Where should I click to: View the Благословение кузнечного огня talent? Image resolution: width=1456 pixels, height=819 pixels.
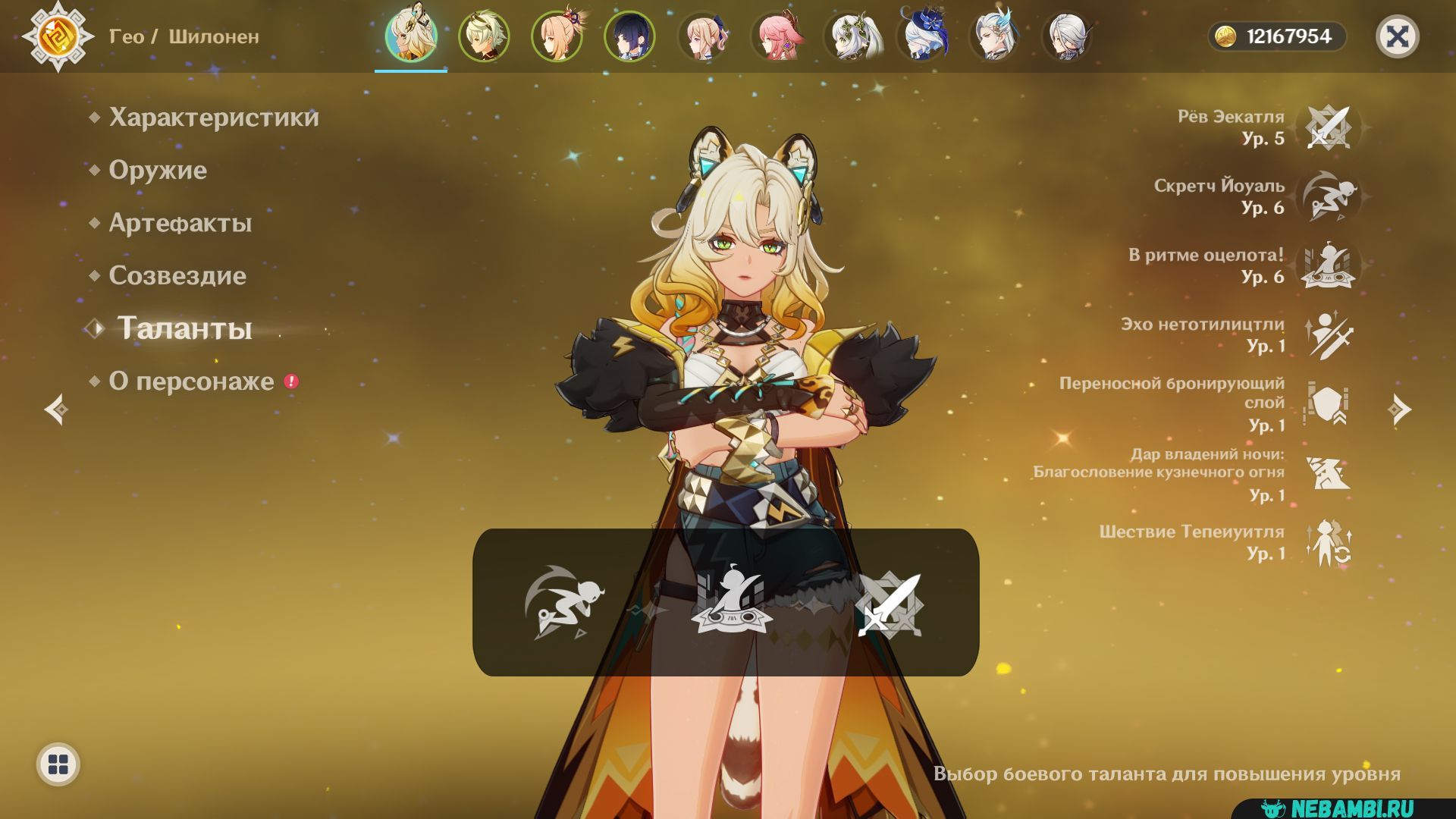[1329, 474]
